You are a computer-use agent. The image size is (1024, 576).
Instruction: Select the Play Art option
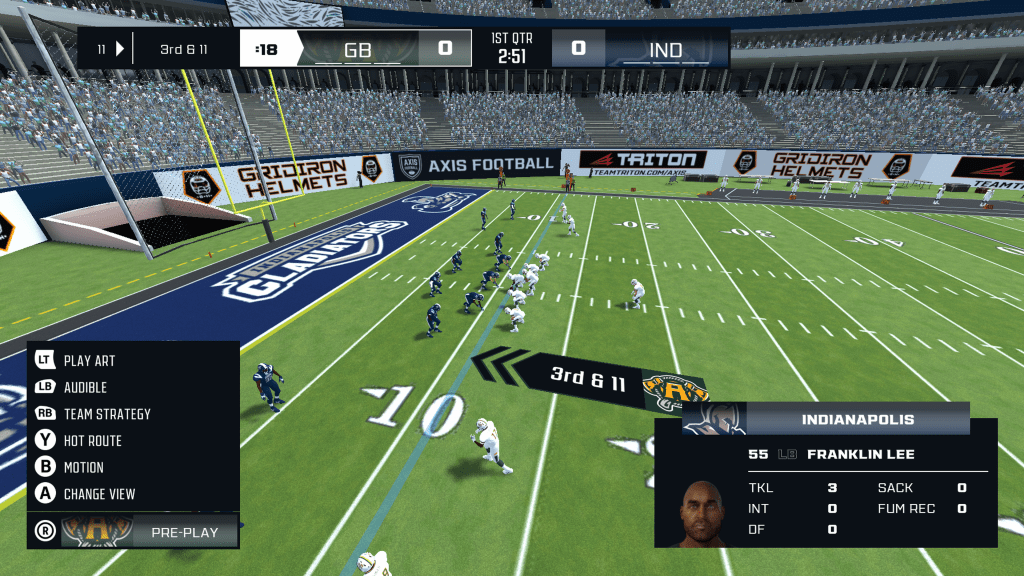pyautogui.click(x=89, y=360)
